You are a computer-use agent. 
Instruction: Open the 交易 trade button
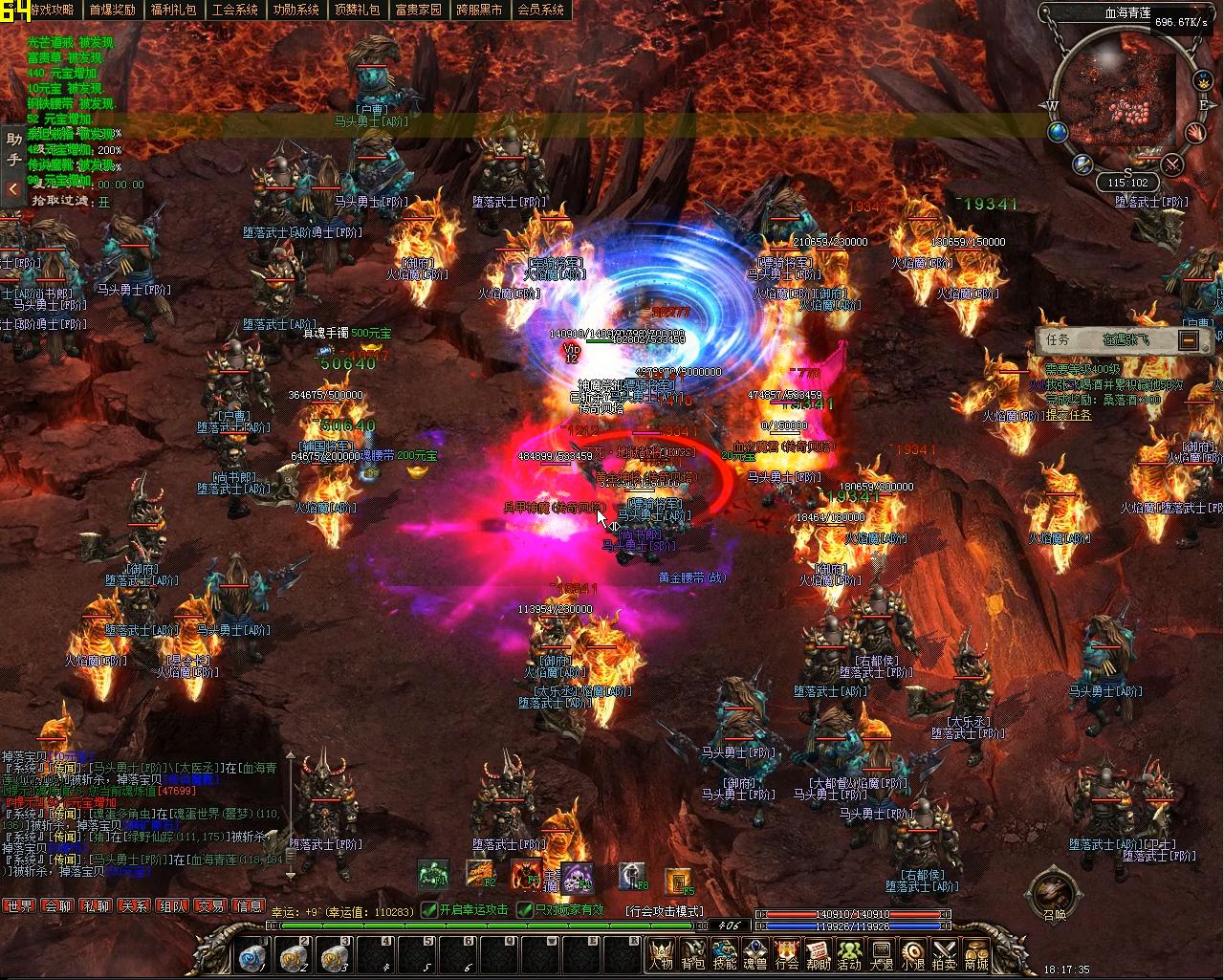point(210,905)
